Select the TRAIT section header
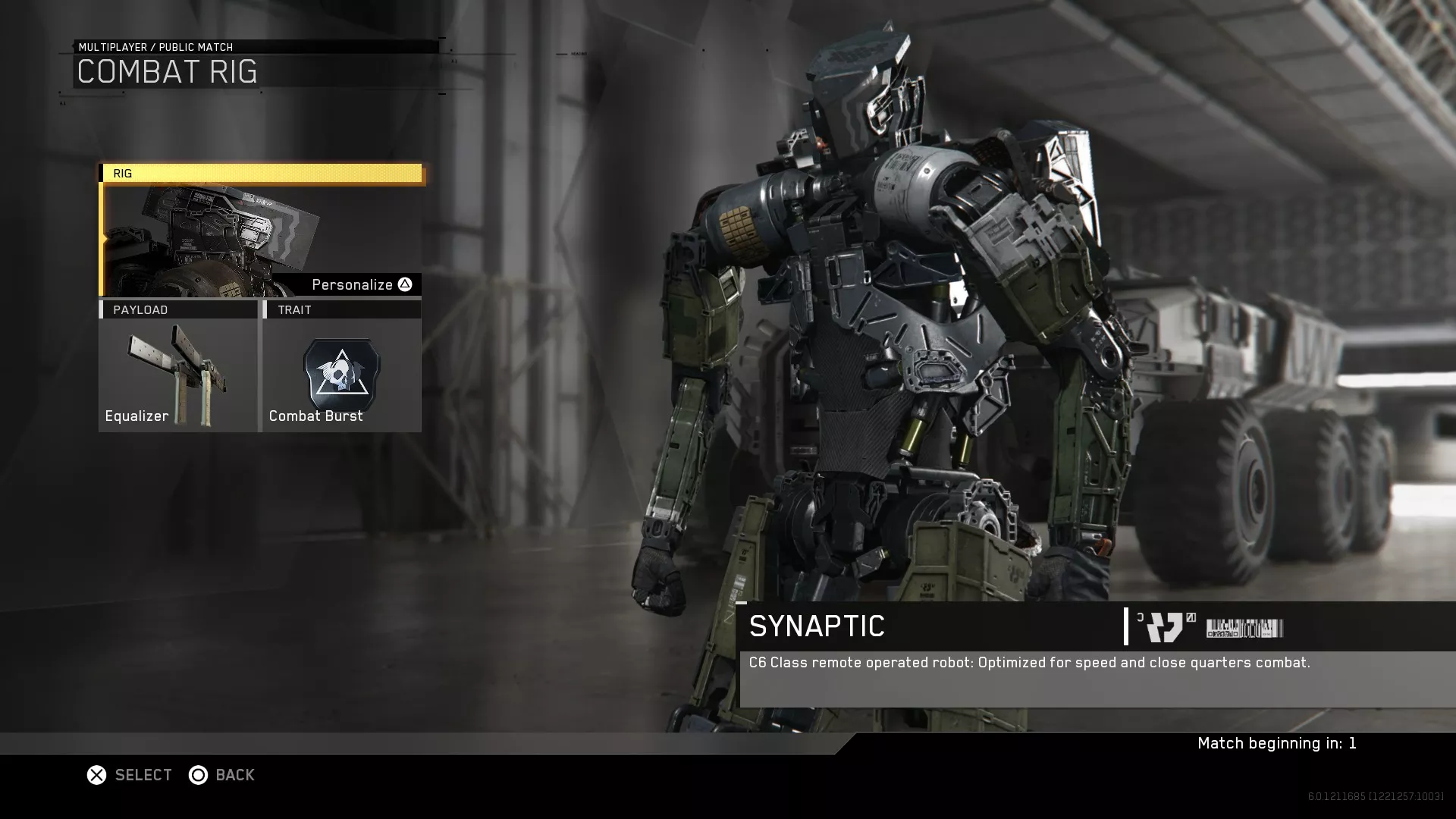The image size is (1456, 819). (x=296, y=309)
